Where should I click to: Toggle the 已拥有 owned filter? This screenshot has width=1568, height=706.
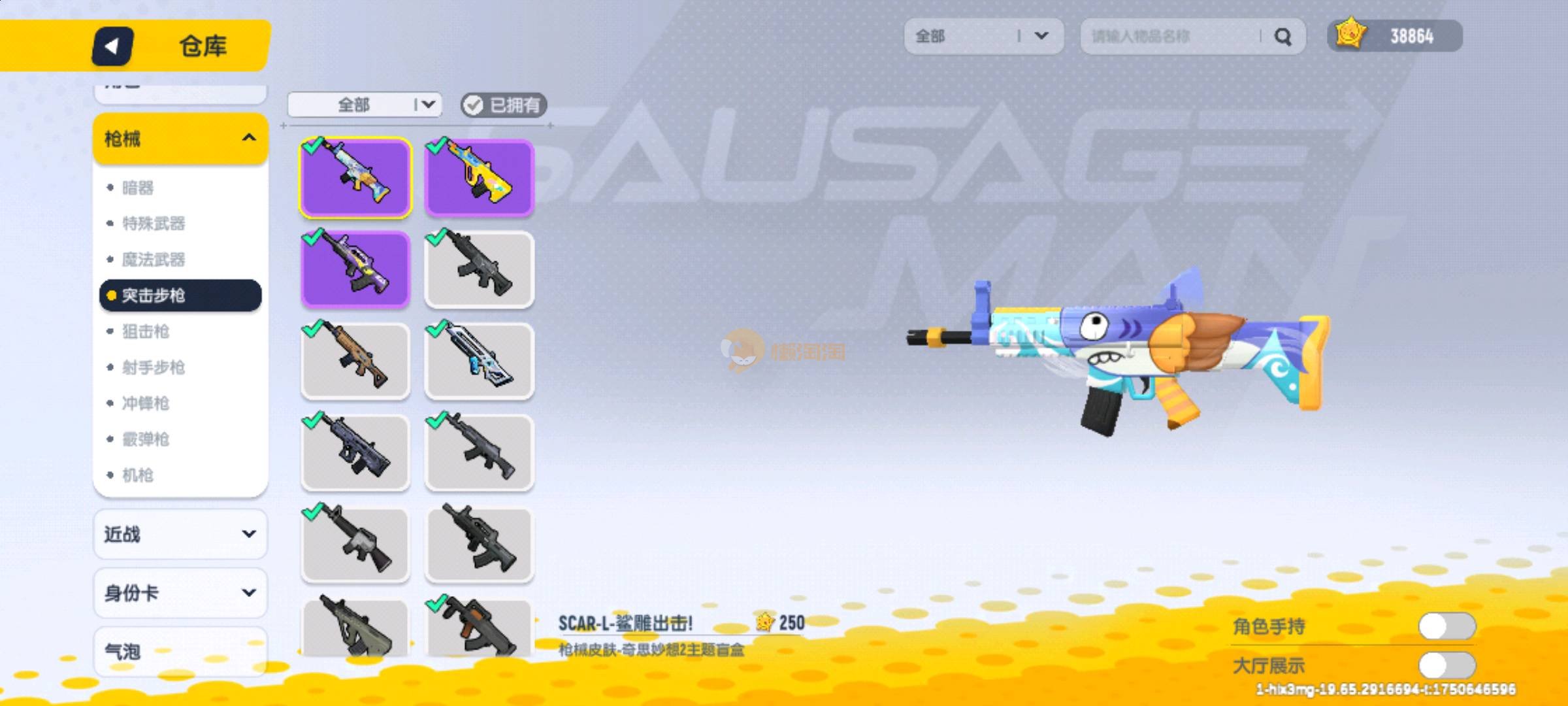[x=503, y=105]
